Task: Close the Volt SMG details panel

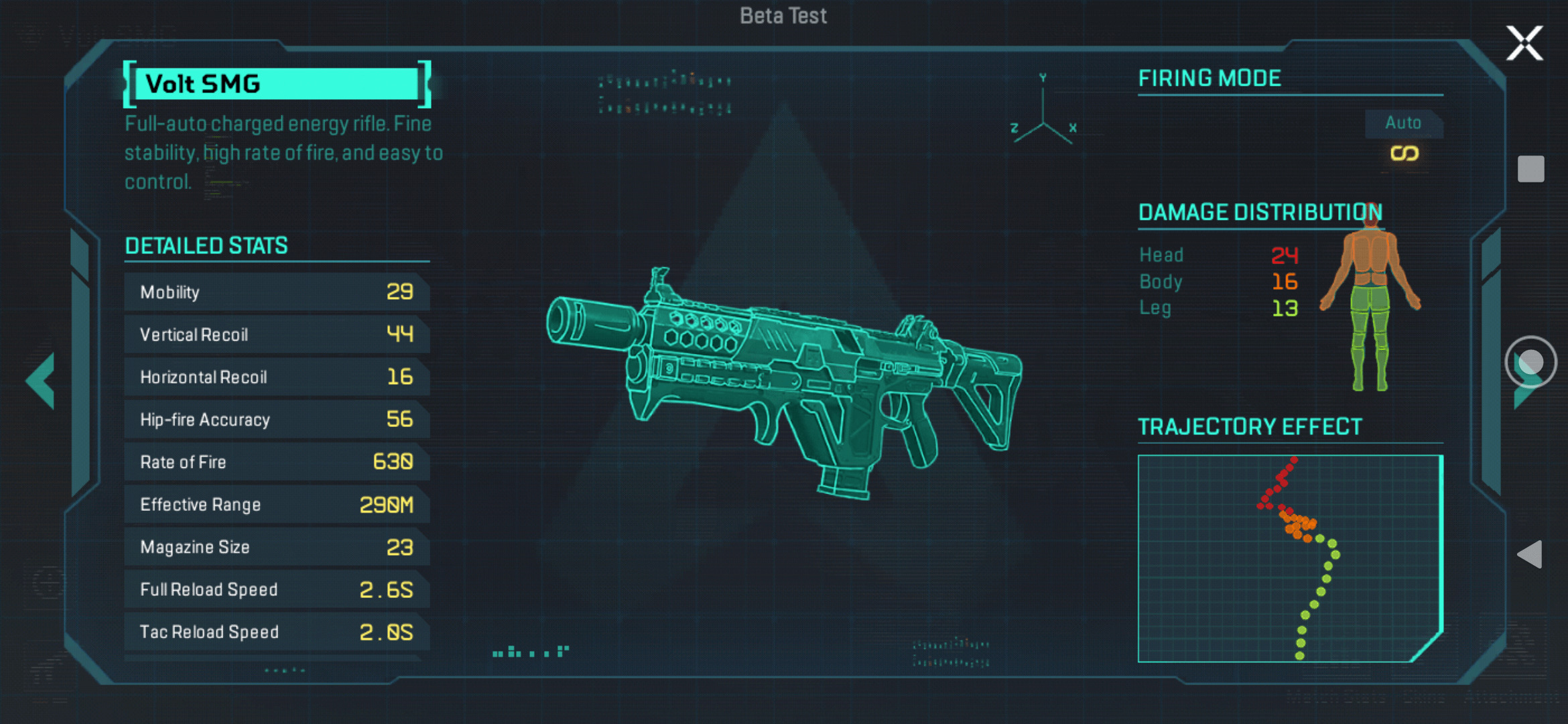Action: (1524, 44)
